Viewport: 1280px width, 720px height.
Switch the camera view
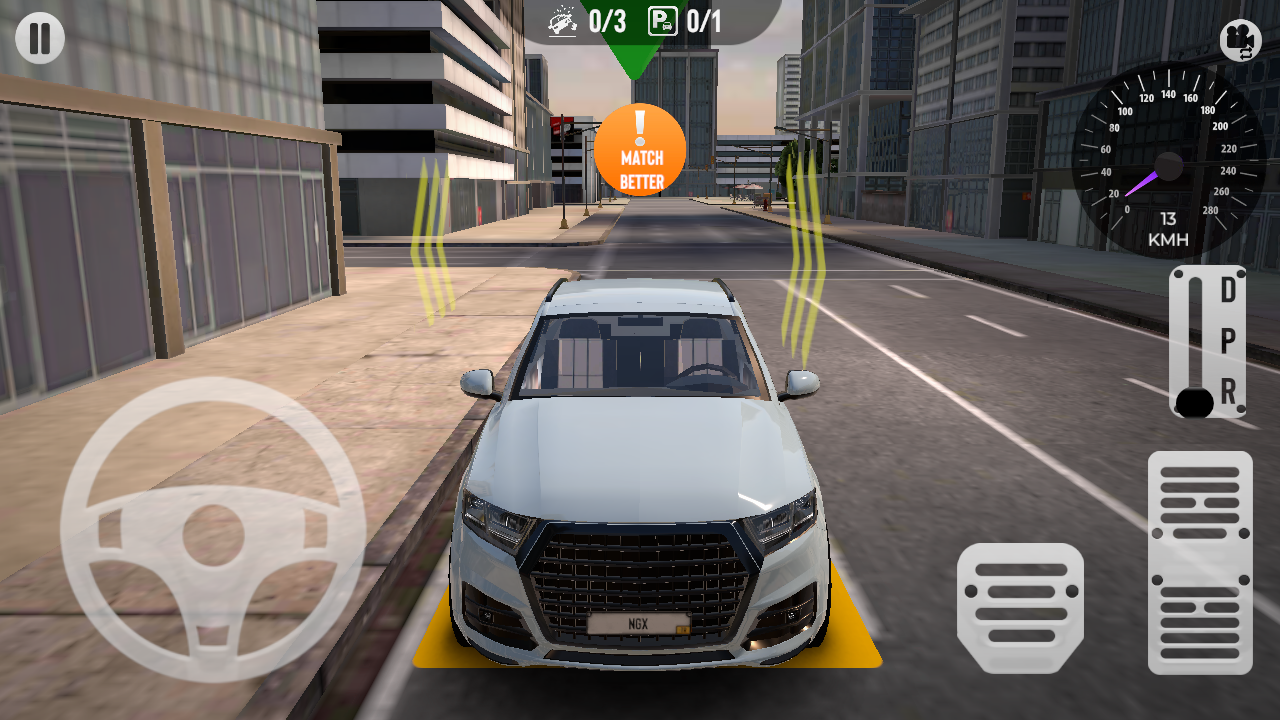click(1240, 40)
